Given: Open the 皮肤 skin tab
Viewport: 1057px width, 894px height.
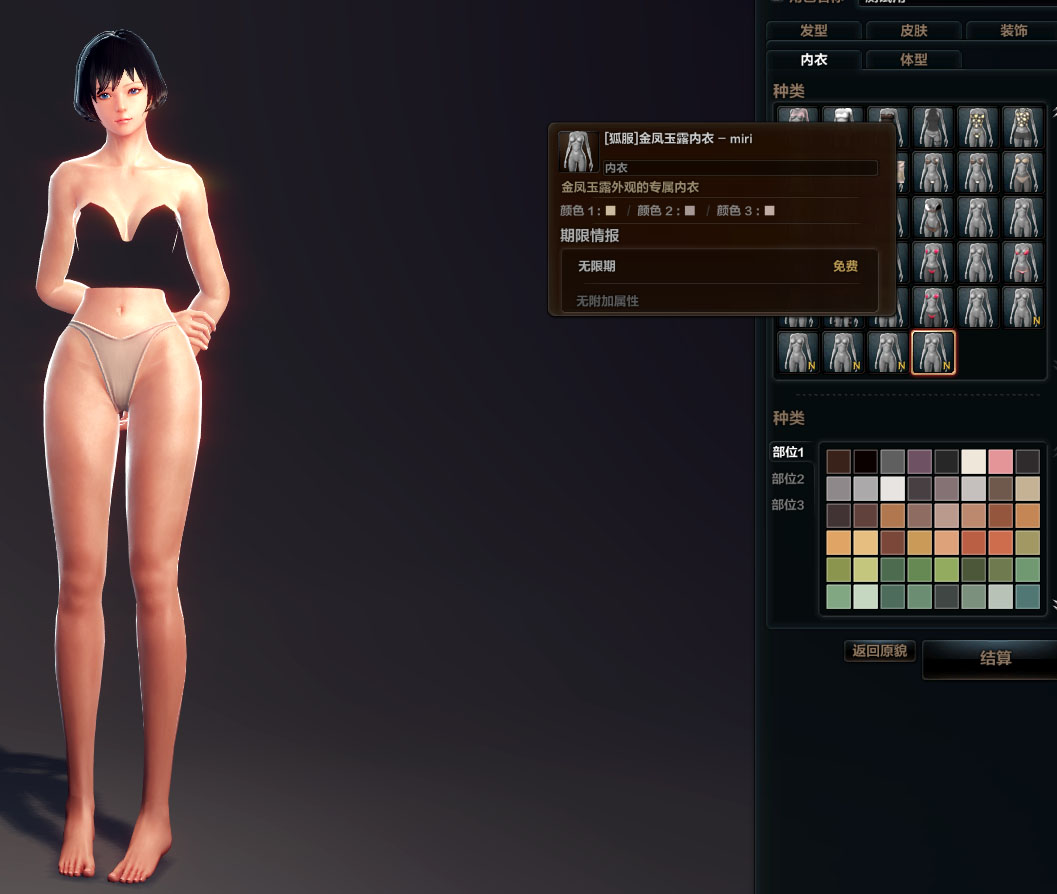Looking at the screenshot, I should tap(913, 31).
